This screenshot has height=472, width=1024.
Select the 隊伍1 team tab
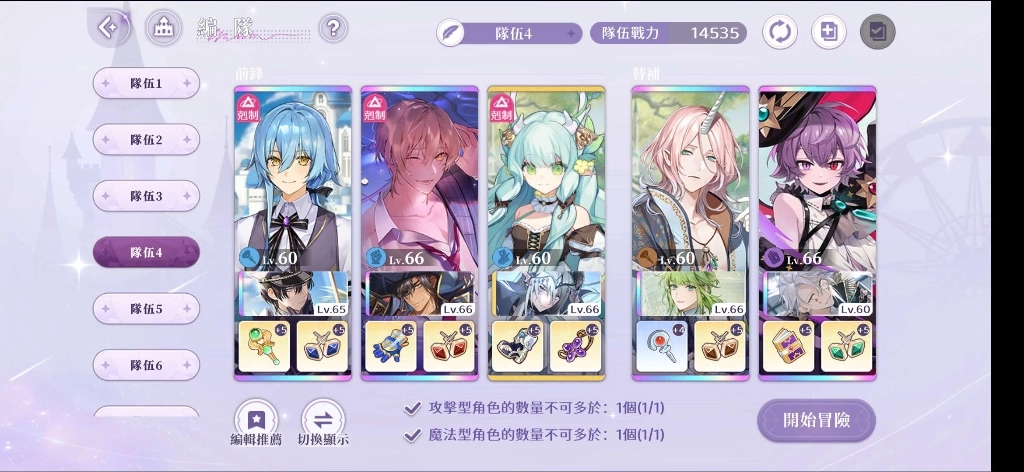tap(146, 84)
